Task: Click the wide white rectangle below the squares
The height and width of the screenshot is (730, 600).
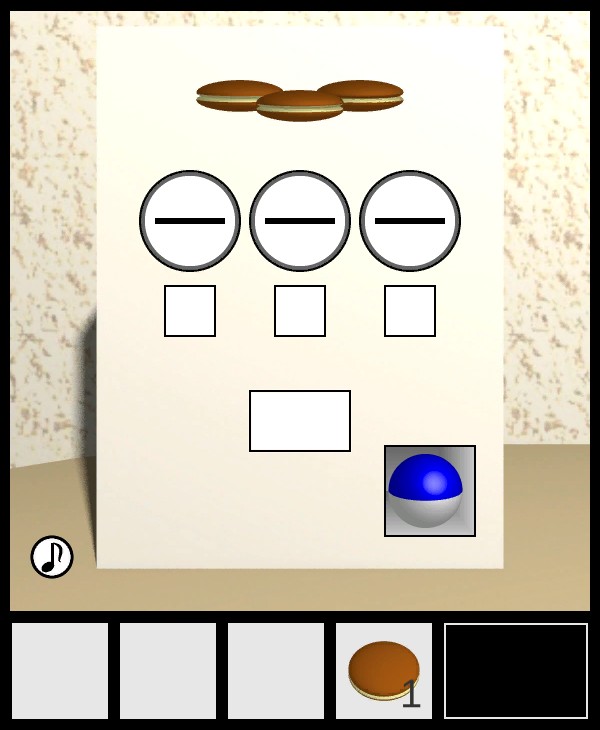Action: pos(300,421)
